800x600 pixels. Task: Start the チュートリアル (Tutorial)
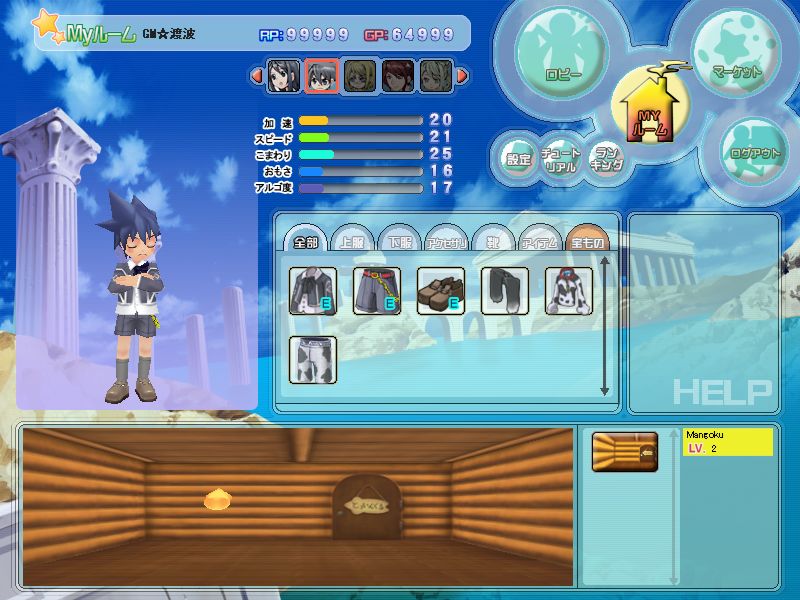pos(560,160)
